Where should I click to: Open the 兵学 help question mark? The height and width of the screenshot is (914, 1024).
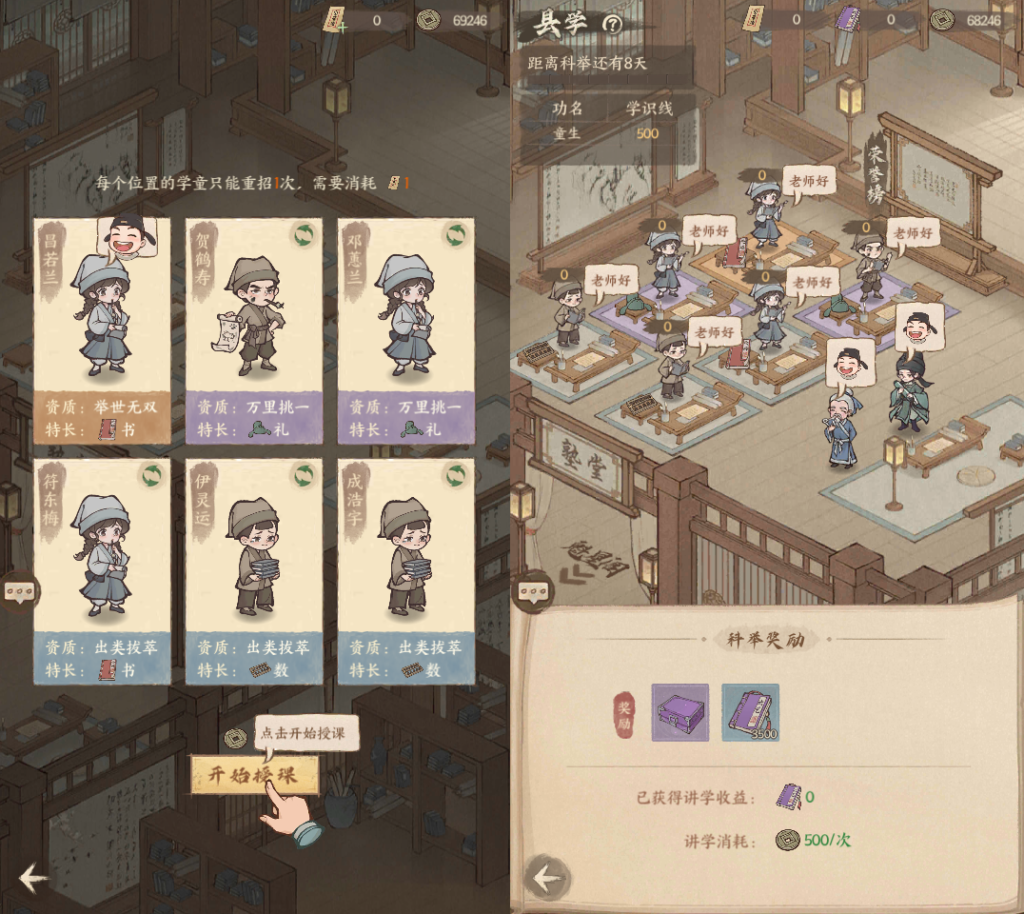pos(613,25)
